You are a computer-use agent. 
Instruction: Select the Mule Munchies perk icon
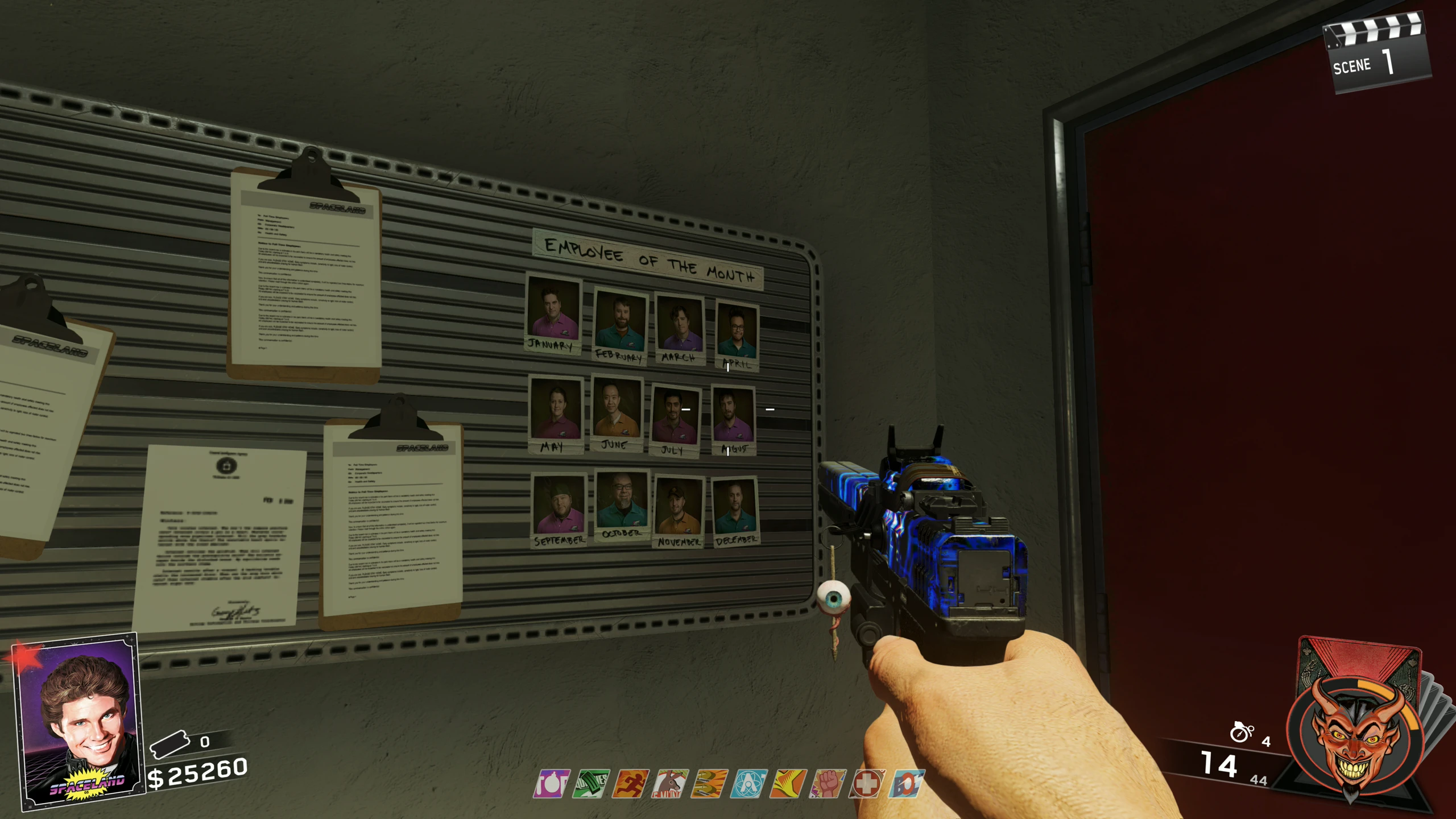pos(670,784)
